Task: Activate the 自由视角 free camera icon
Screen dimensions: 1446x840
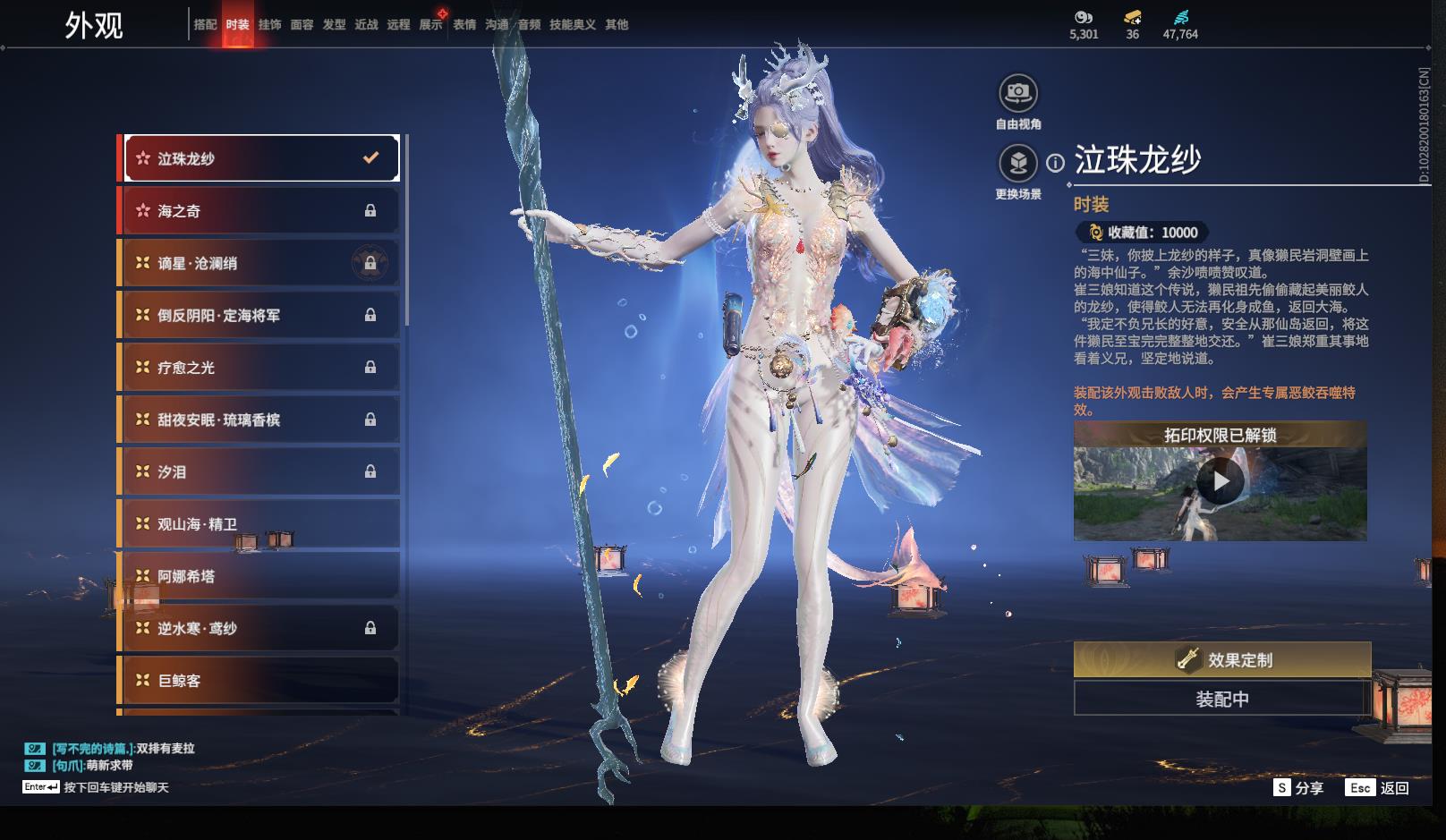Action: click(1018, 93)
